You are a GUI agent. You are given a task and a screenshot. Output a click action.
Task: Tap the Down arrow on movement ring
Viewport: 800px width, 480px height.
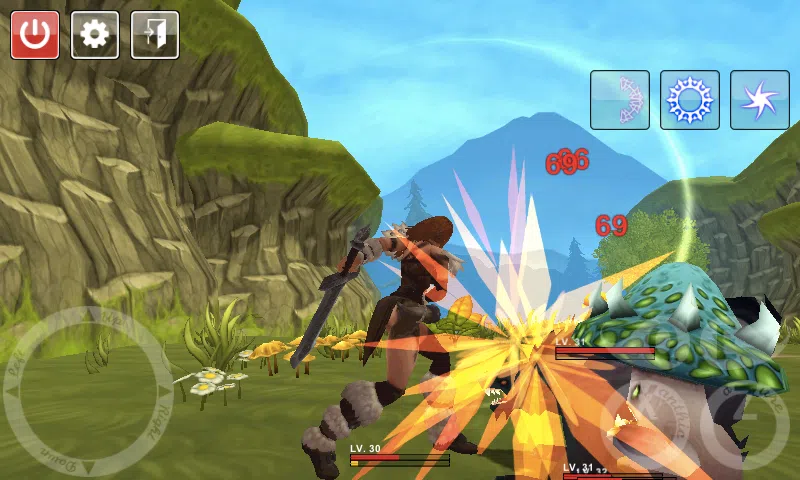pyautogui.click(x=88, y=468)
